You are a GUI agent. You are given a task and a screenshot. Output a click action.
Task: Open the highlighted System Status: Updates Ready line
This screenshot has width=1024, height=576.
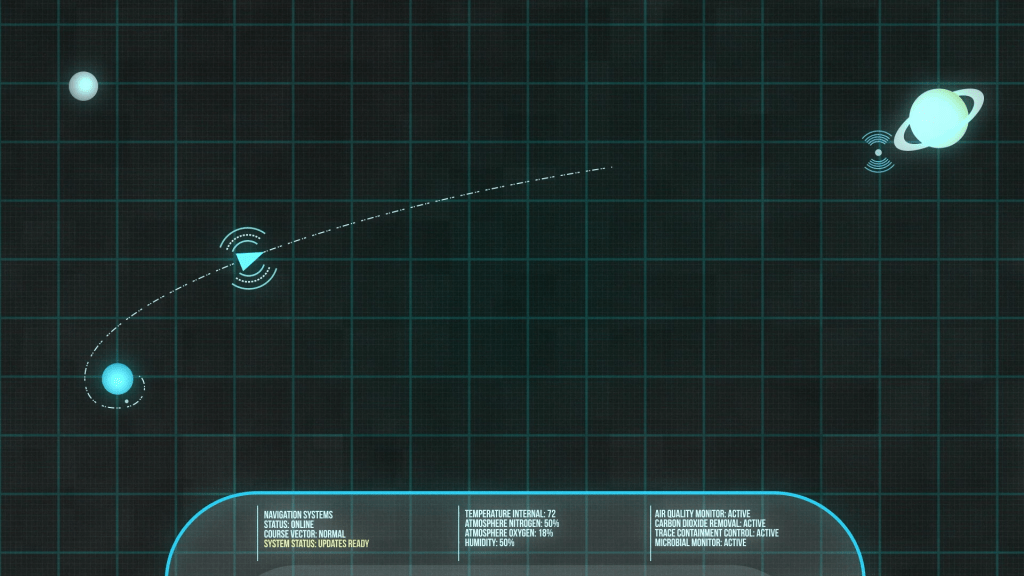tap(316, 544)
